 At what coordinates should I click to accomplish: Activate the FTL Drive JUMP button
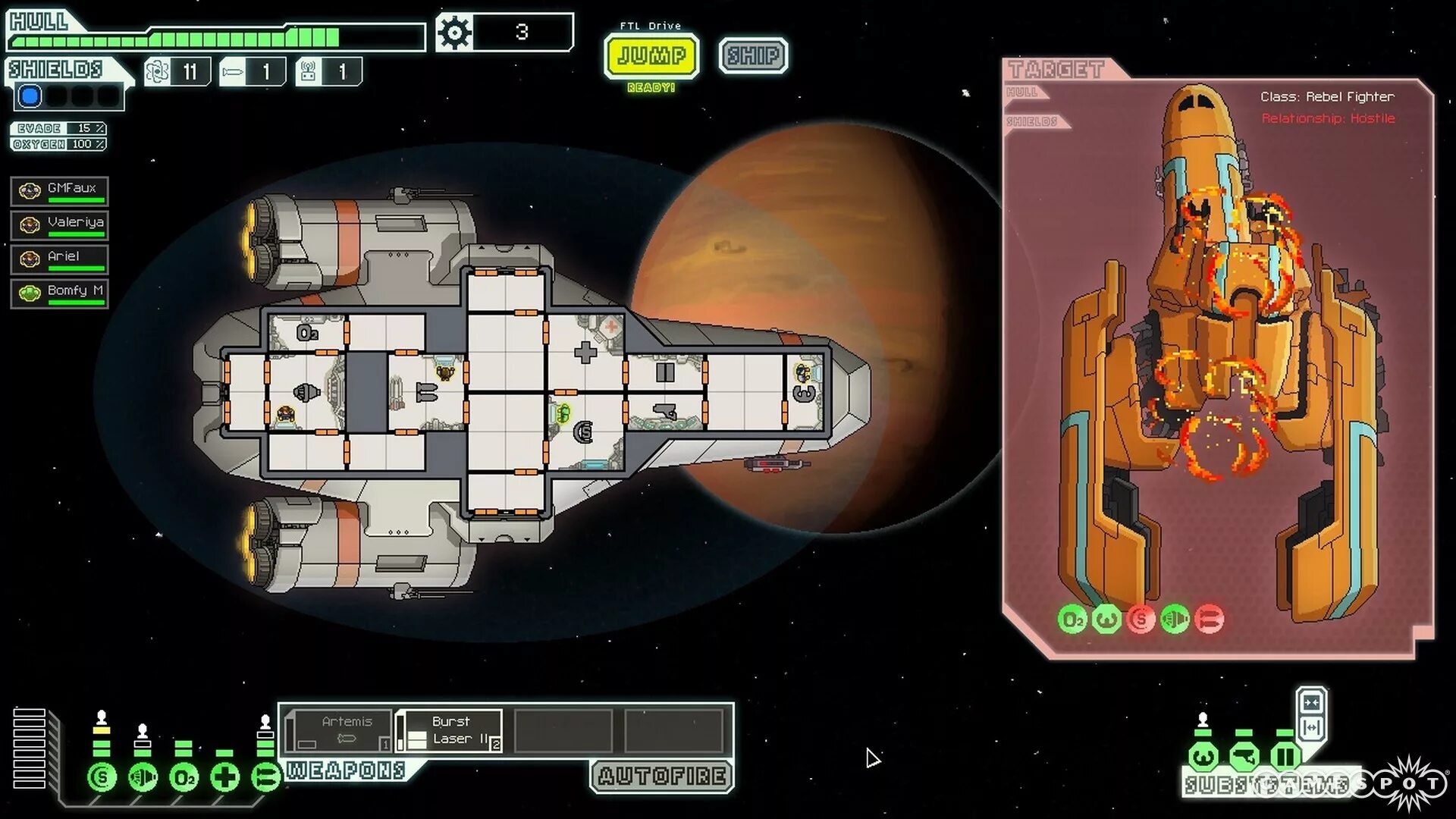(x=651, y=55)
